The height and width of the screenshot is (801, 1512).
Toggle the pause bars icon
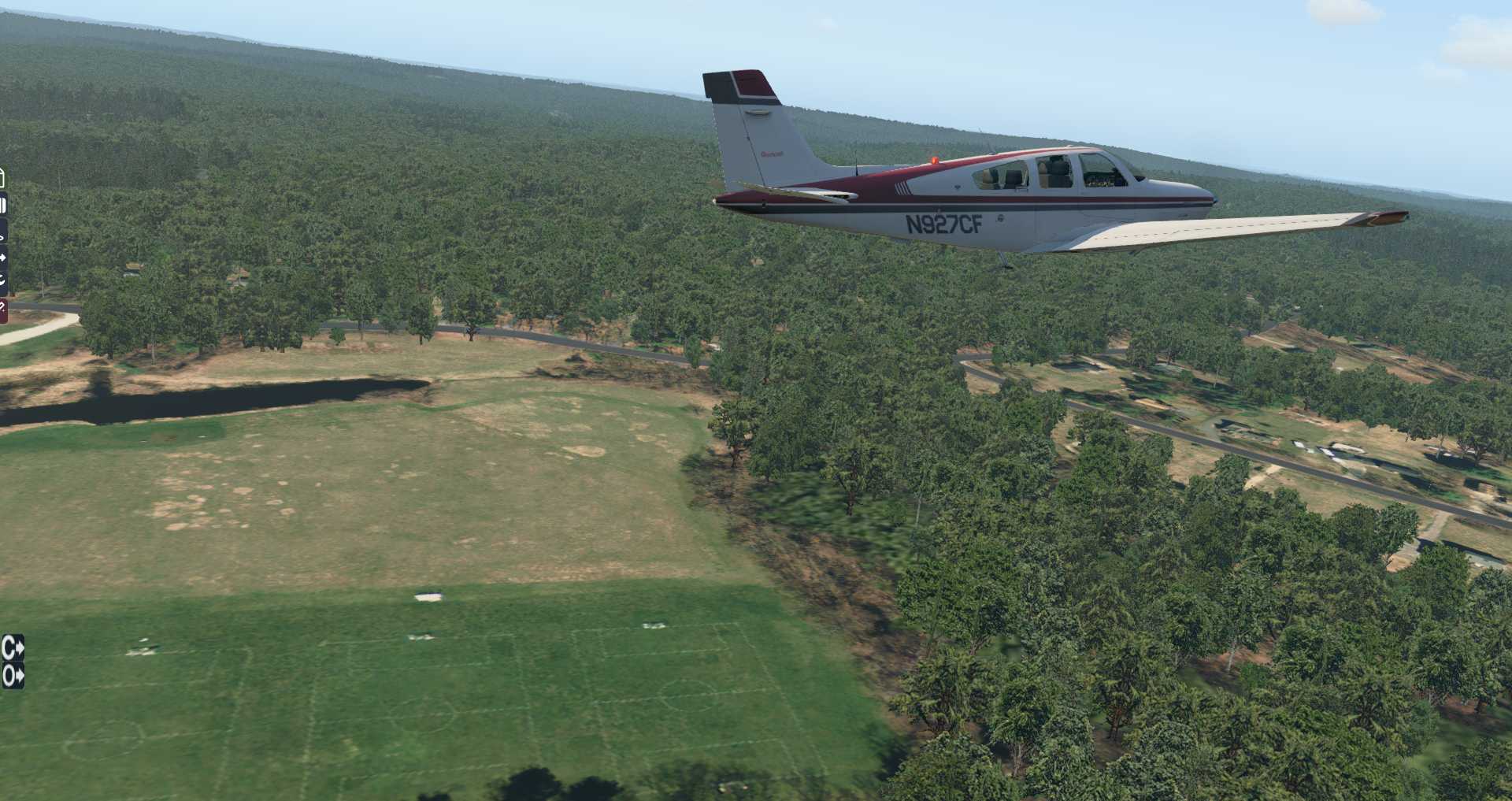click(3, 206)
